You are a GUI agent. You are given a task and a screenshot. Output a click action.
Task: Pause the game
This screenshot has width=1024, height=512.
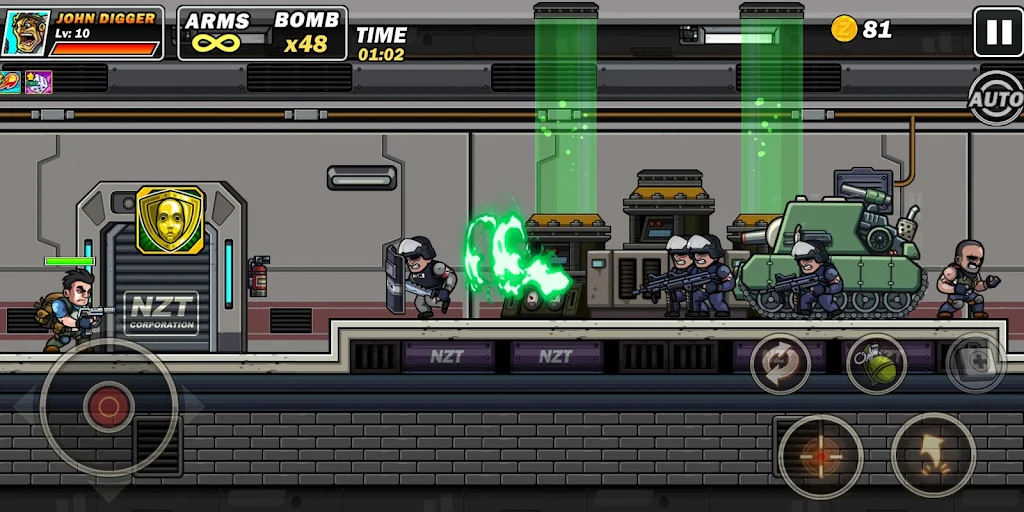(x=998, y=32)
